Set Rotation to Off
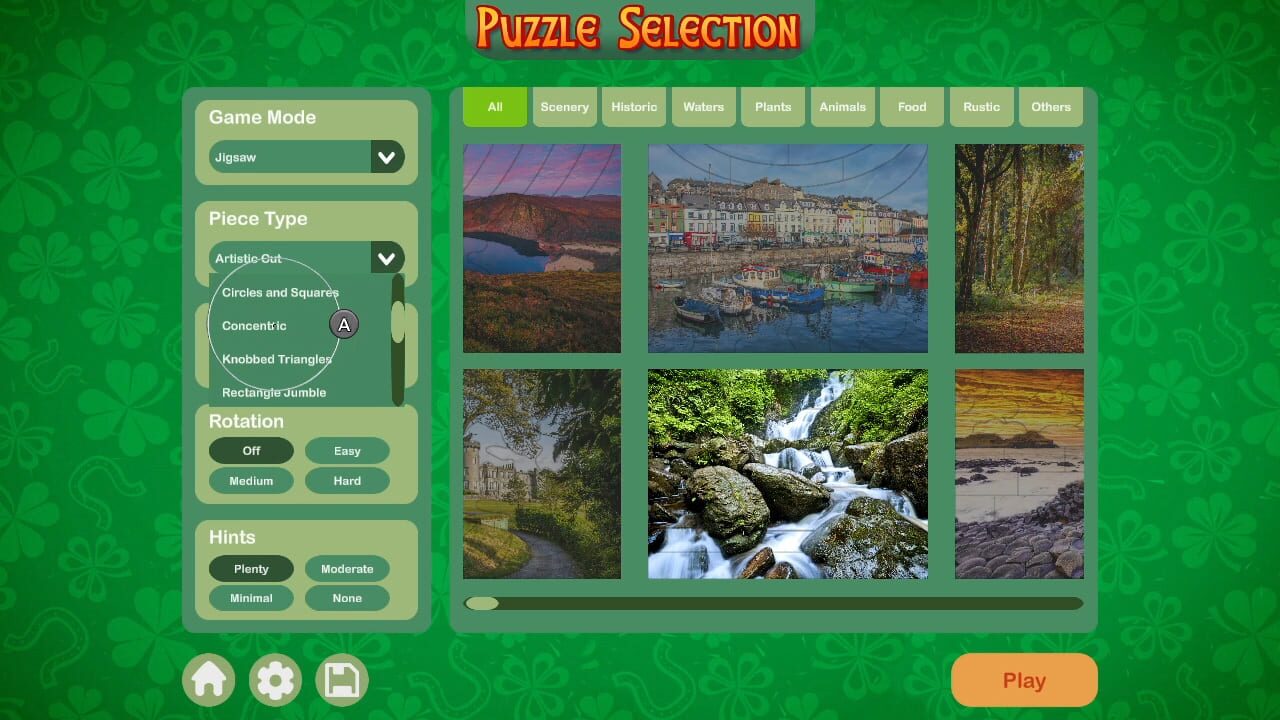This screenshot has width=1280, height=720. point(251,450)
